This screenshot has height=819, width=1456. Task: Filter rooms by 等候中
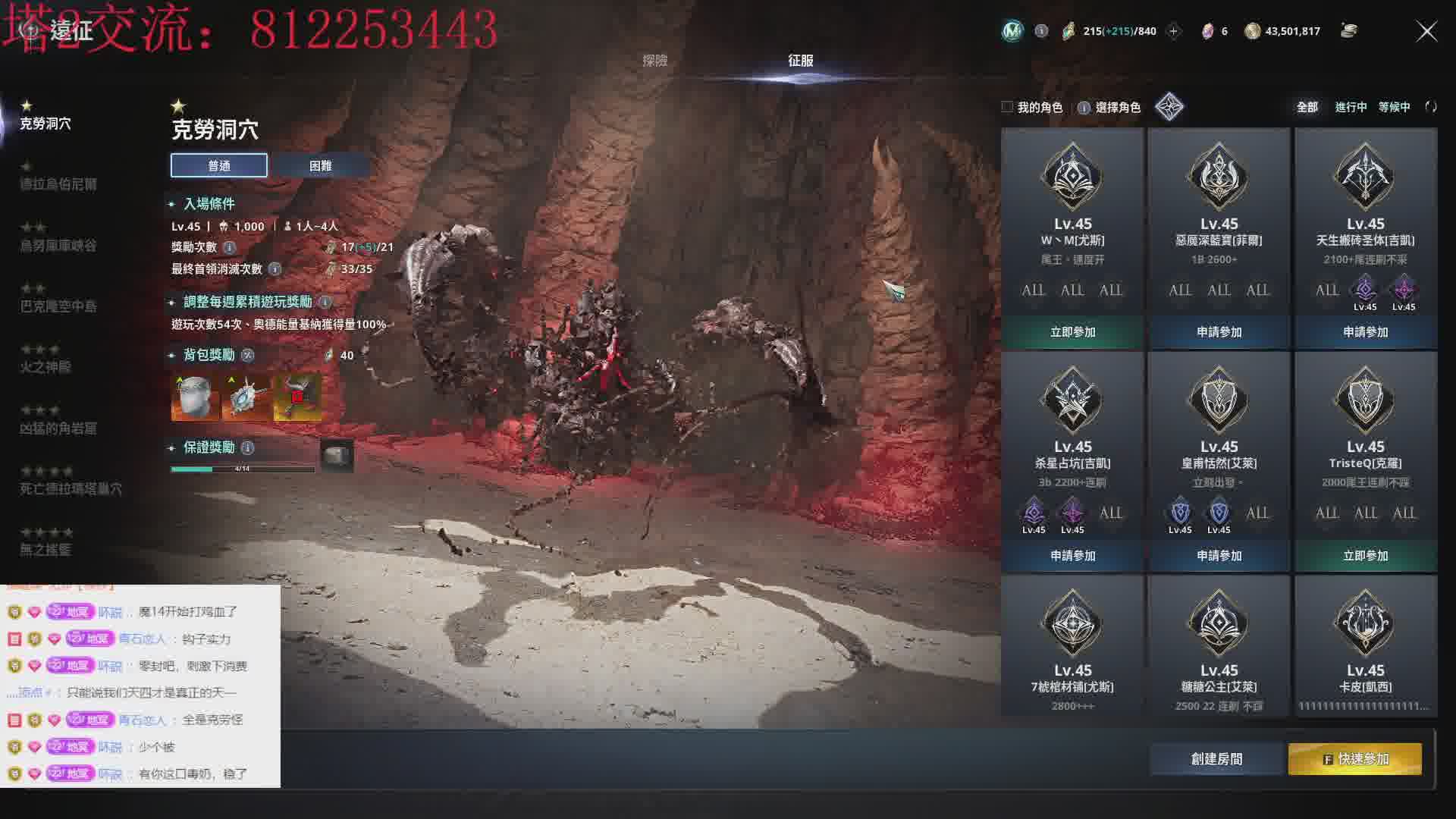(x=1394, y=107)
